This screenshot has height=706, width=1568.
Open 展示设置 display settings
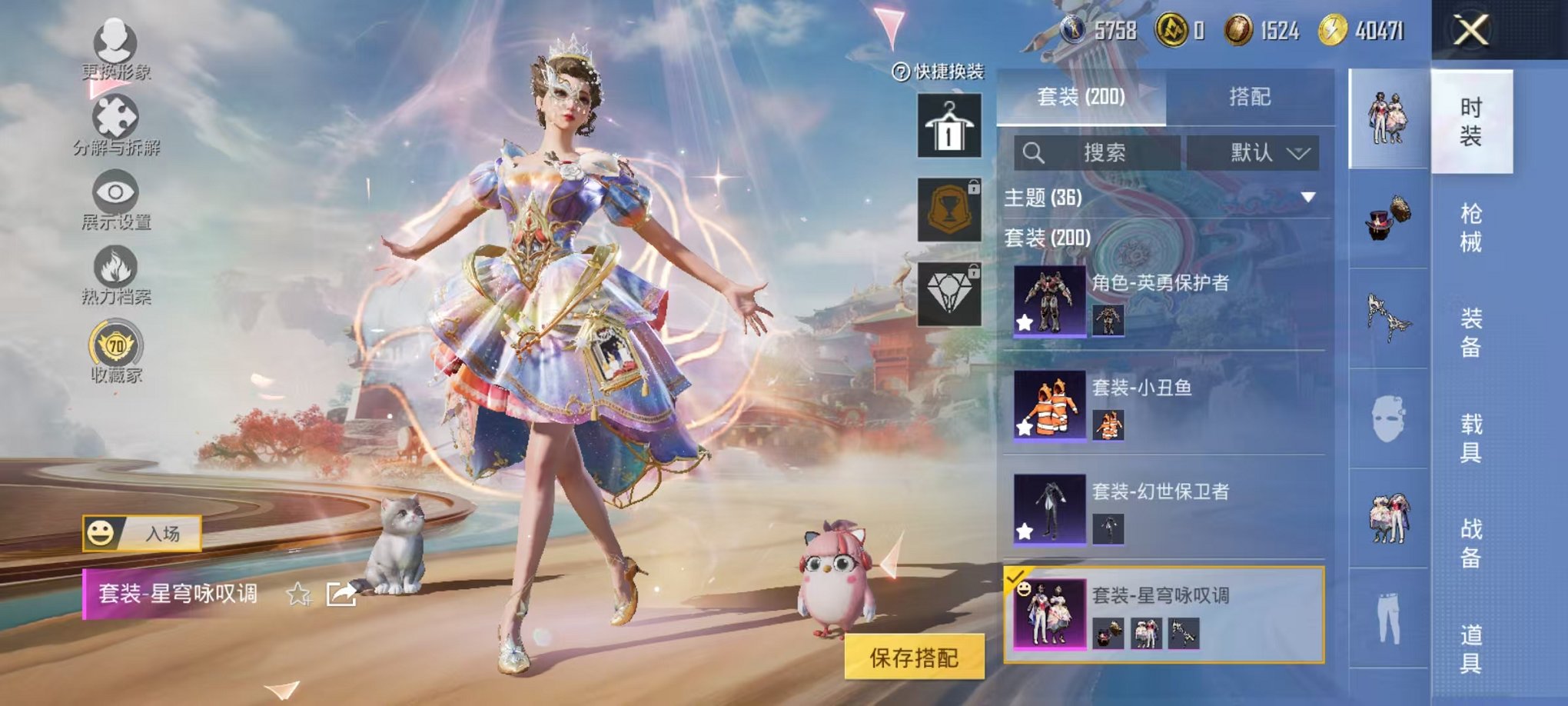click(x=114, y=192)
